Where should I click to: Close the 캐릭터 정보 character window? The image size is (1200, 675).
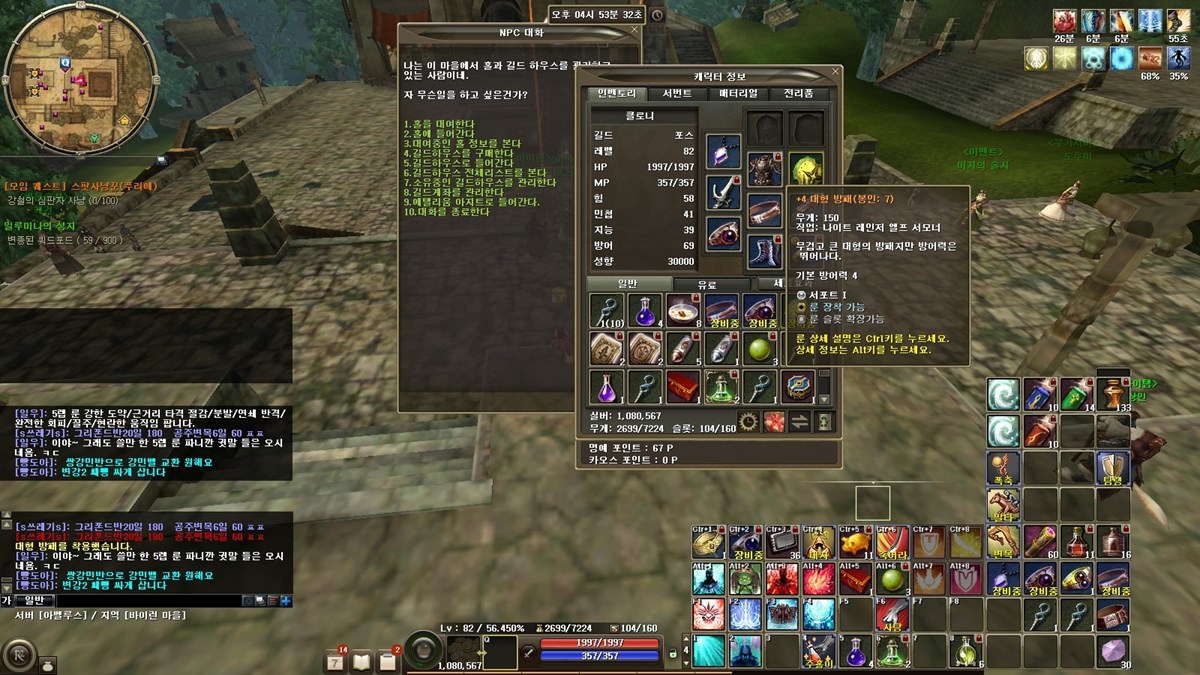tap(836, 75)
